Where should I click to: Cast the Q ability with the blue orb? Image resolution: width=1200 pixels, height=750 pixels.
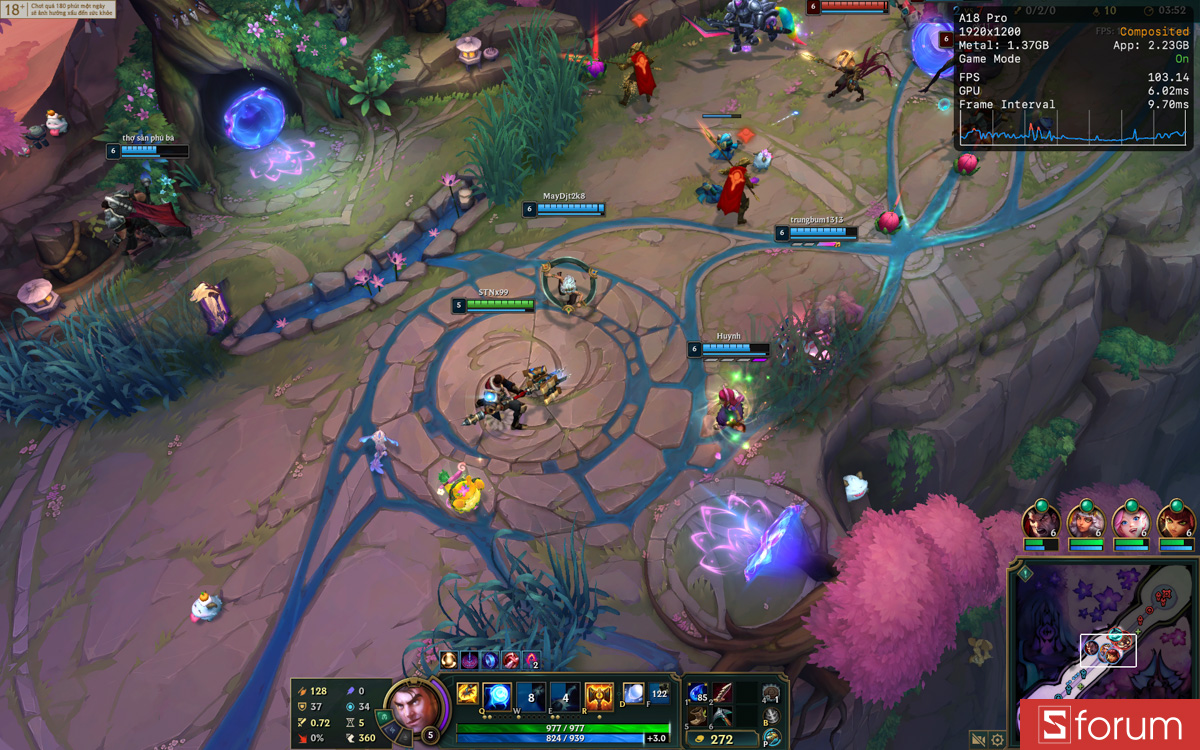(x=498, y=695)
